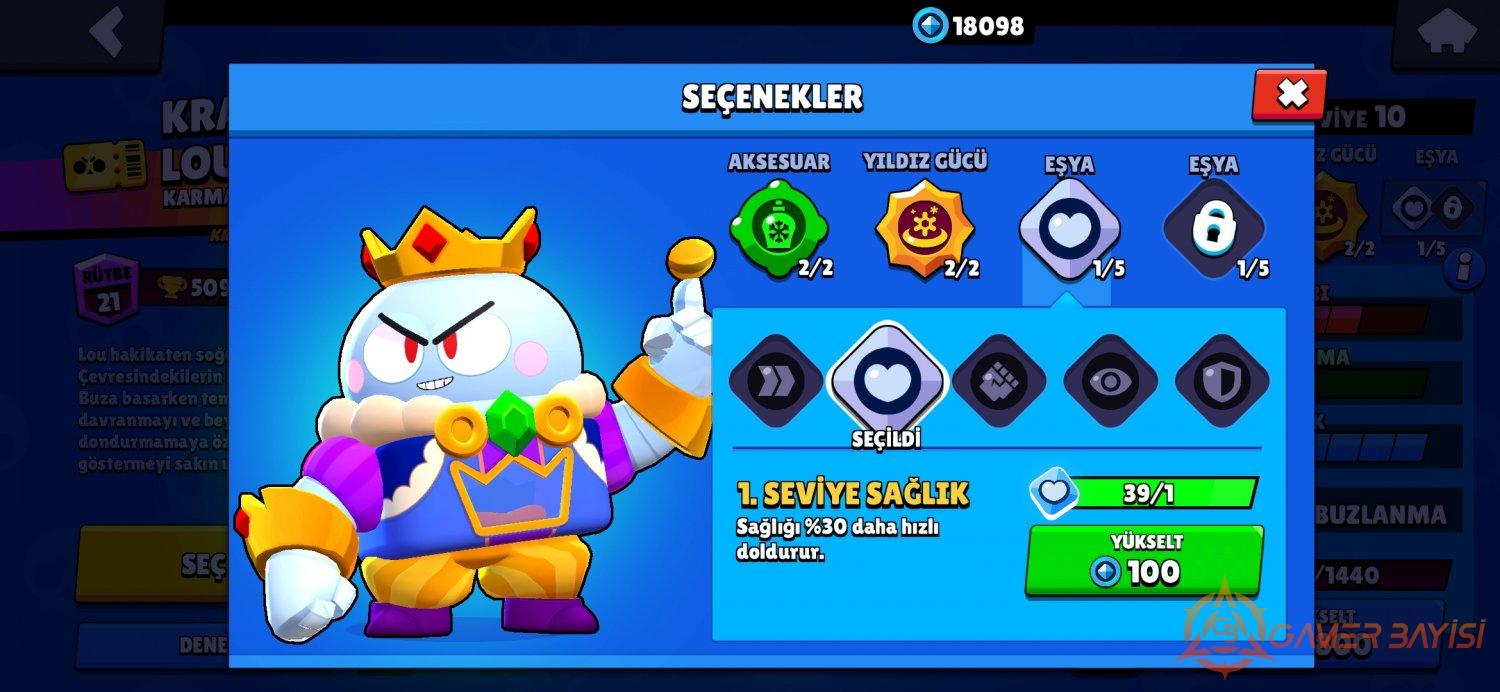Choose the fist damage gear

(998, 381)
